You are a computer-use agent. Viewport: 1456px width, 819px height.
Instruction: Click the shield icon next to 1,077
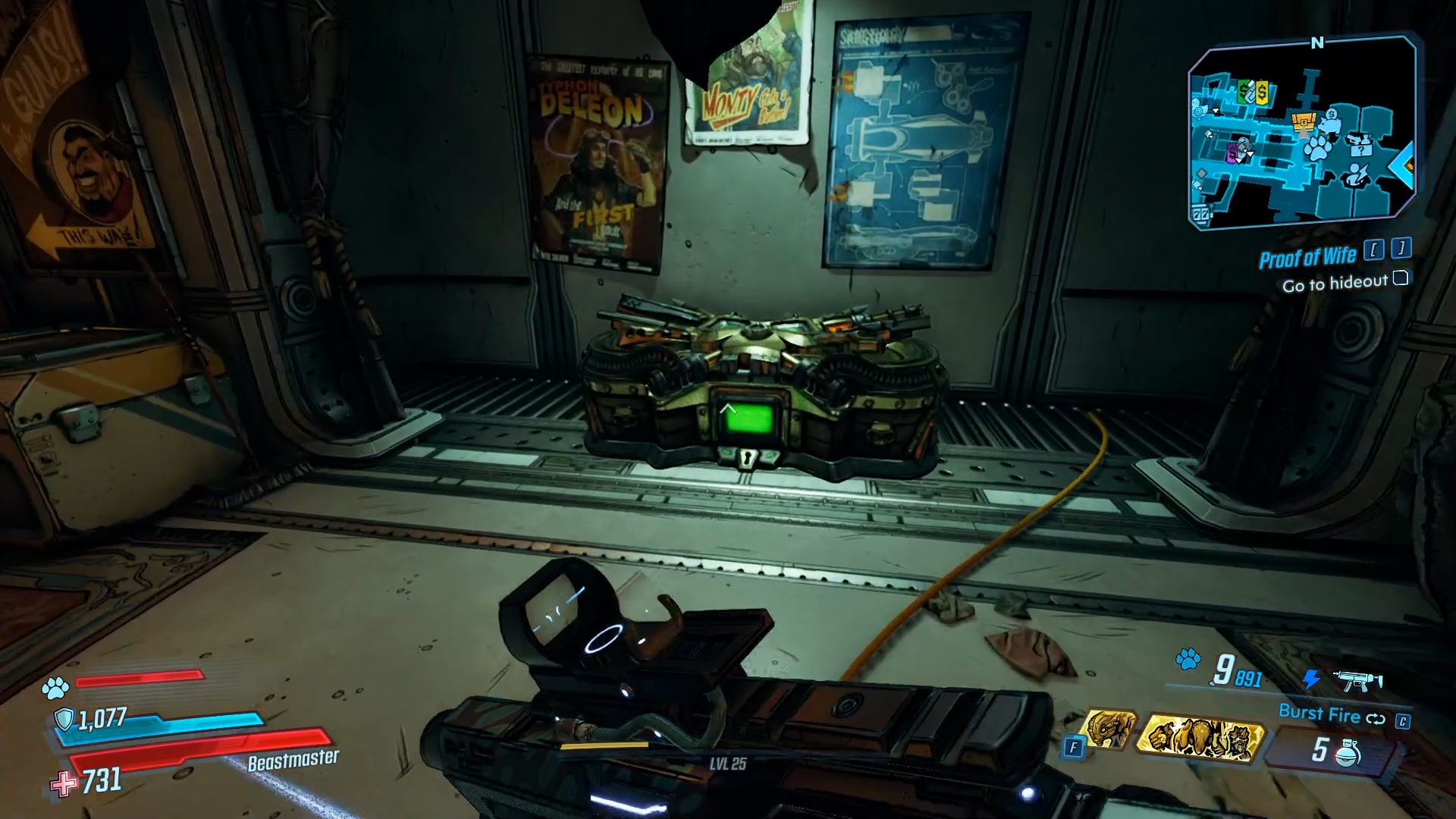coord(64,717)
